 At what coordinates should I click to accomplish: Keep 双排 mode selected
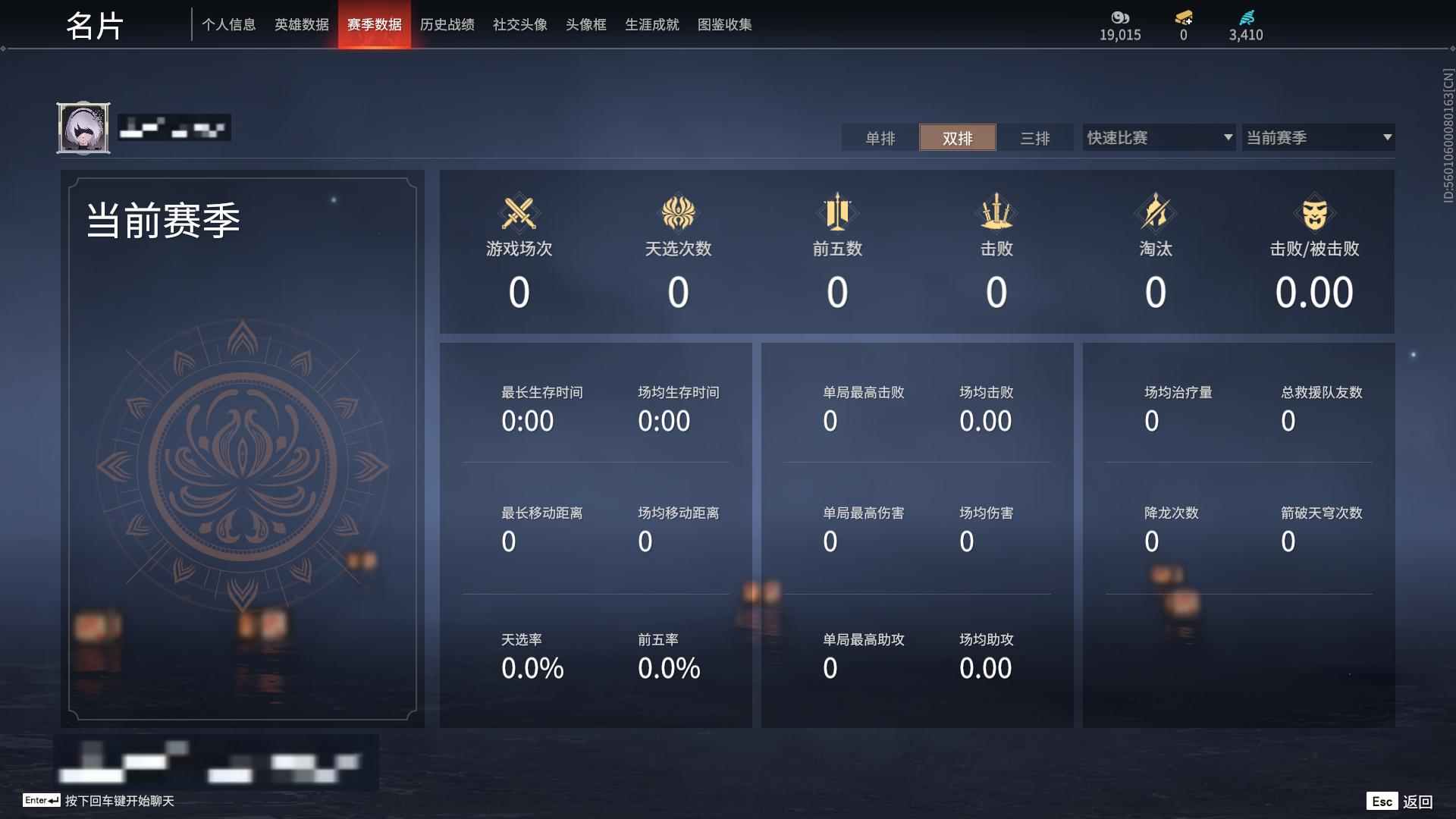(958, 138)
